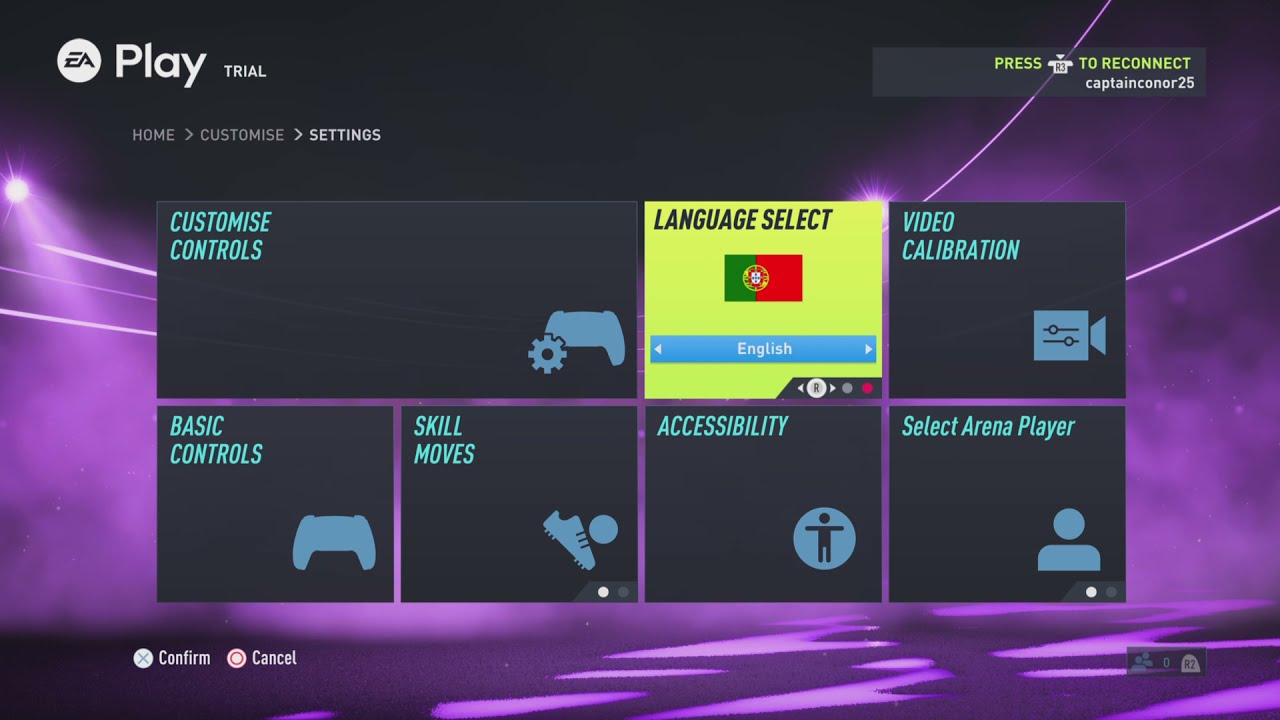1280x720 pixels.
Task: Navigate to HOME in the breadcrumb
Action: (x=153, y=134)
